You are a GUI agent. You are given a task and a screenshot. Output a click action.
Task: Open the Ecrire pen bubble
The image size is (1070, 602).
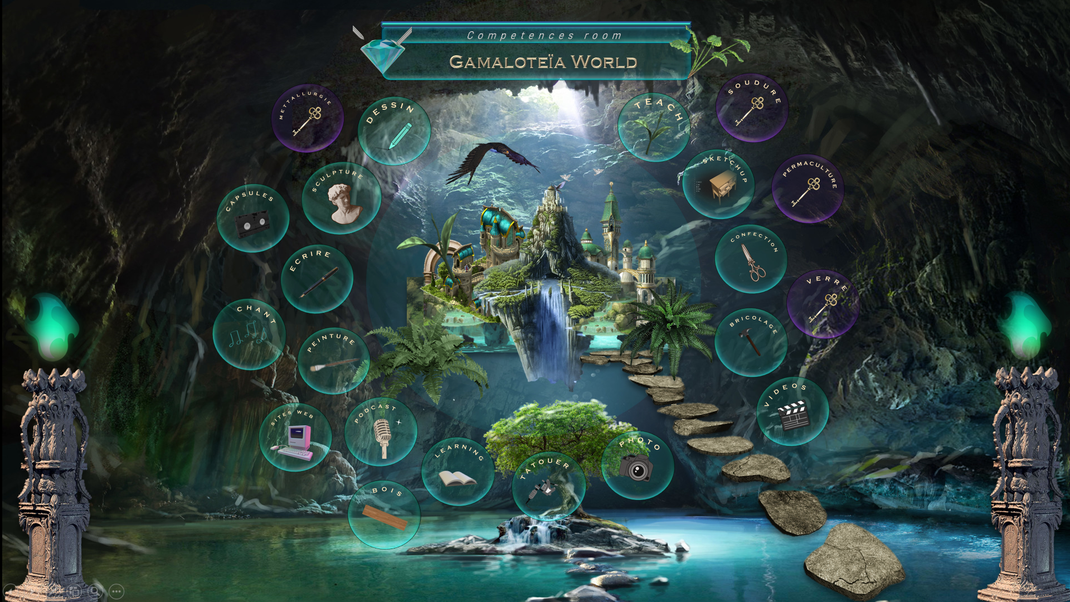tap(316, 277)
